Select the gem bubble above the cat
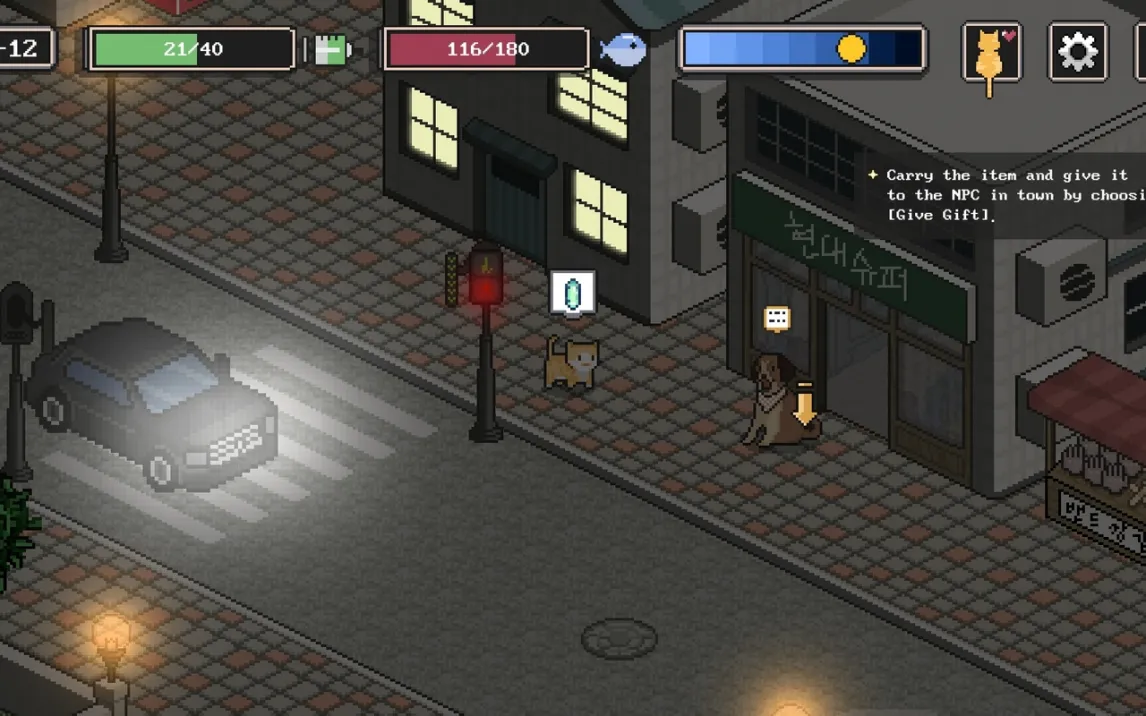The height and width of the screenshot is (716, 1146). coord(573,293)
